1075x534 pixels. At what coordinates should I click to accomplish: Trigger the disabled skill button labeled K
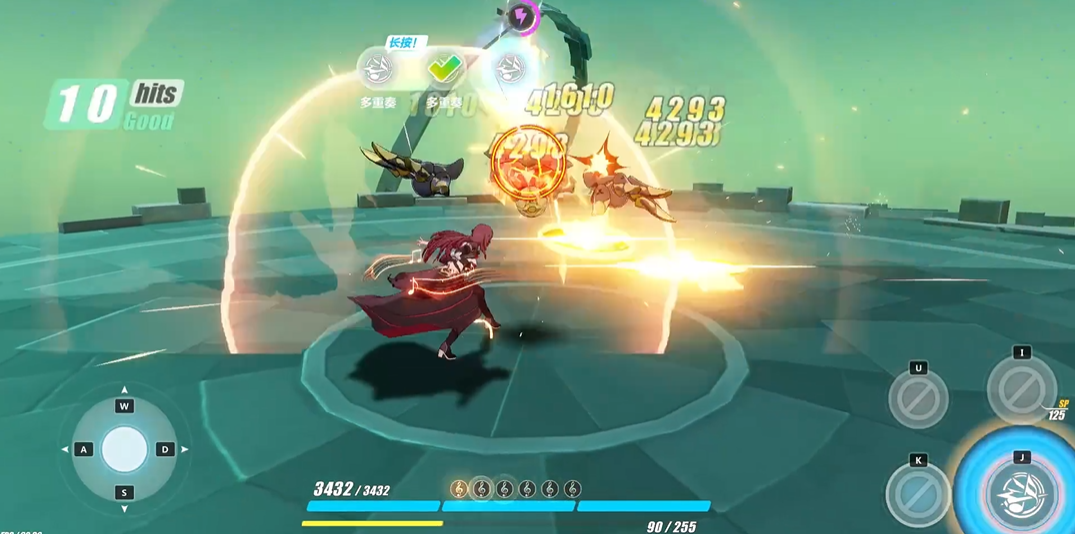918,494
